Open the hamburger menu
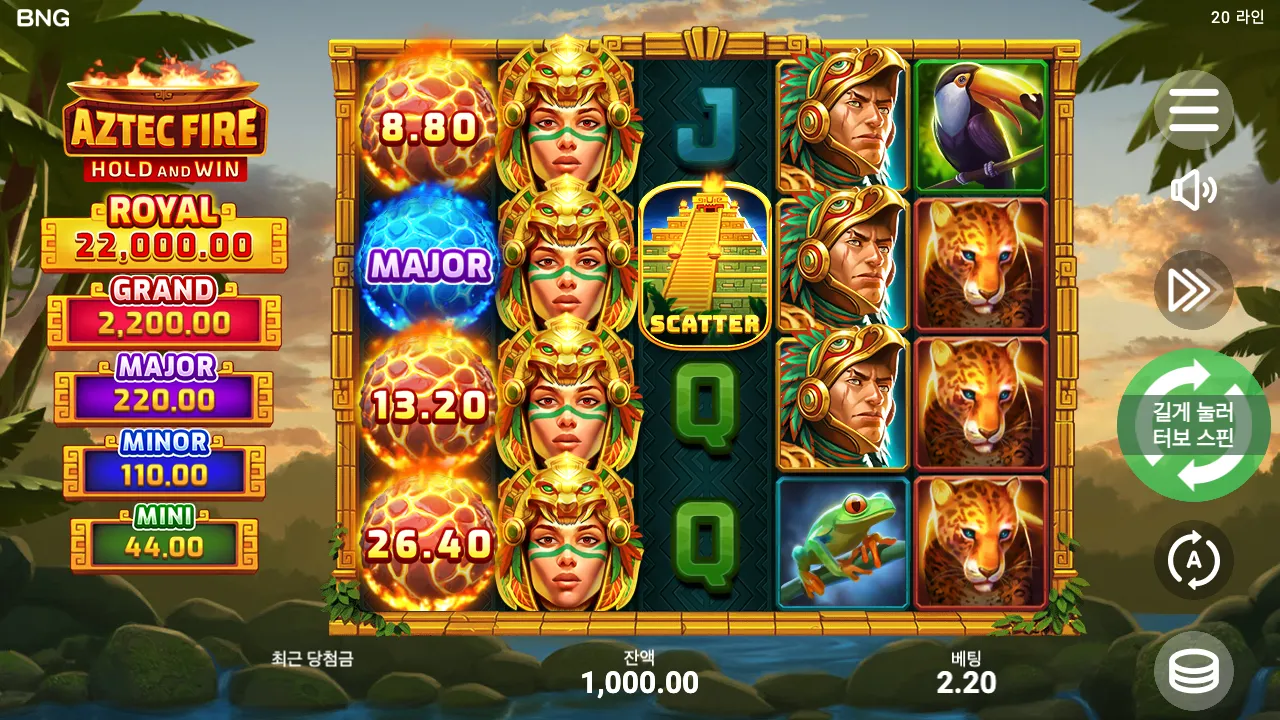 point(1193,110)
